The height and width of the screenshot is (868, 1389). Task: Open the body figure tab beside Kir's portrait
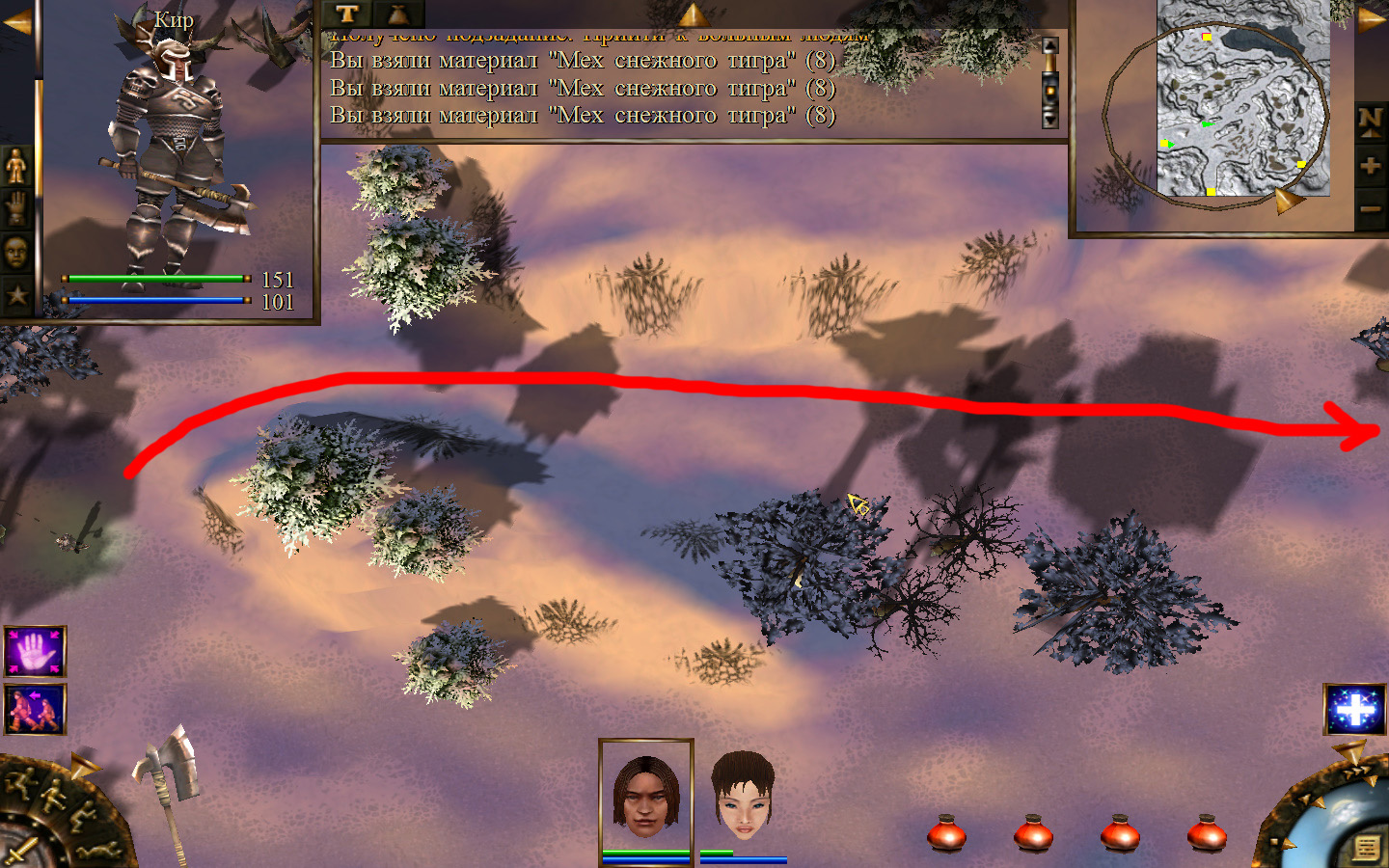pyautogui.click(x=16, y=166)
